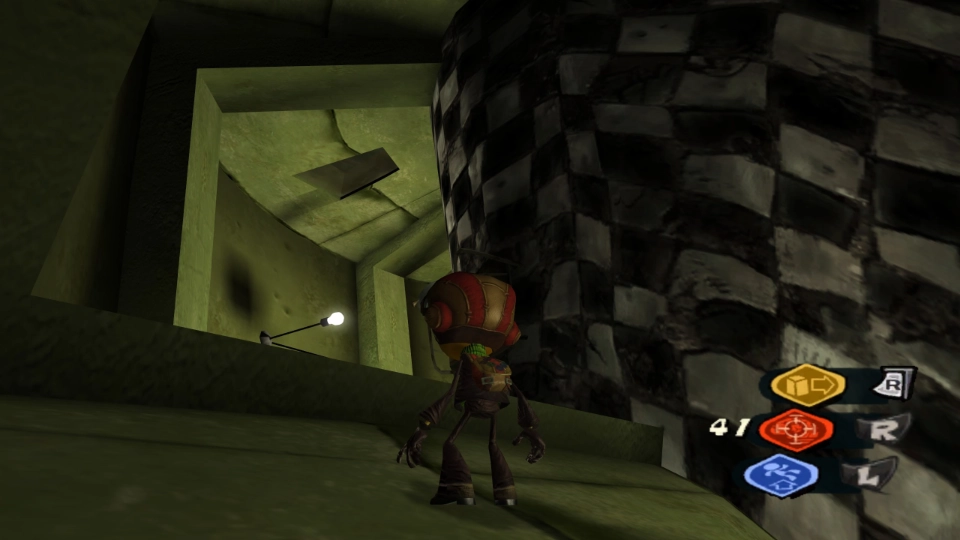Choose the blue Levitation power badge
960x540 pixels.
pos(782,475)
